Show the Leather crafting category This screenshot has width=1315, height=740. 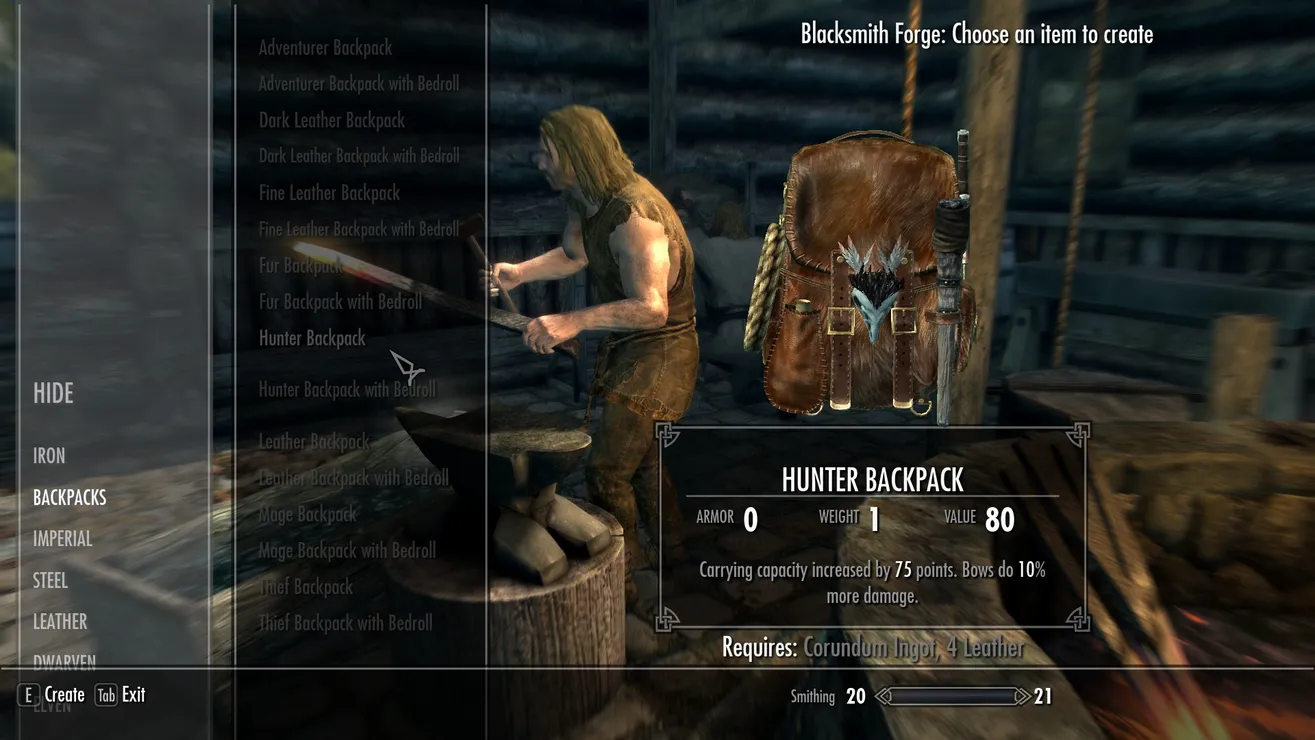(60, 622)
